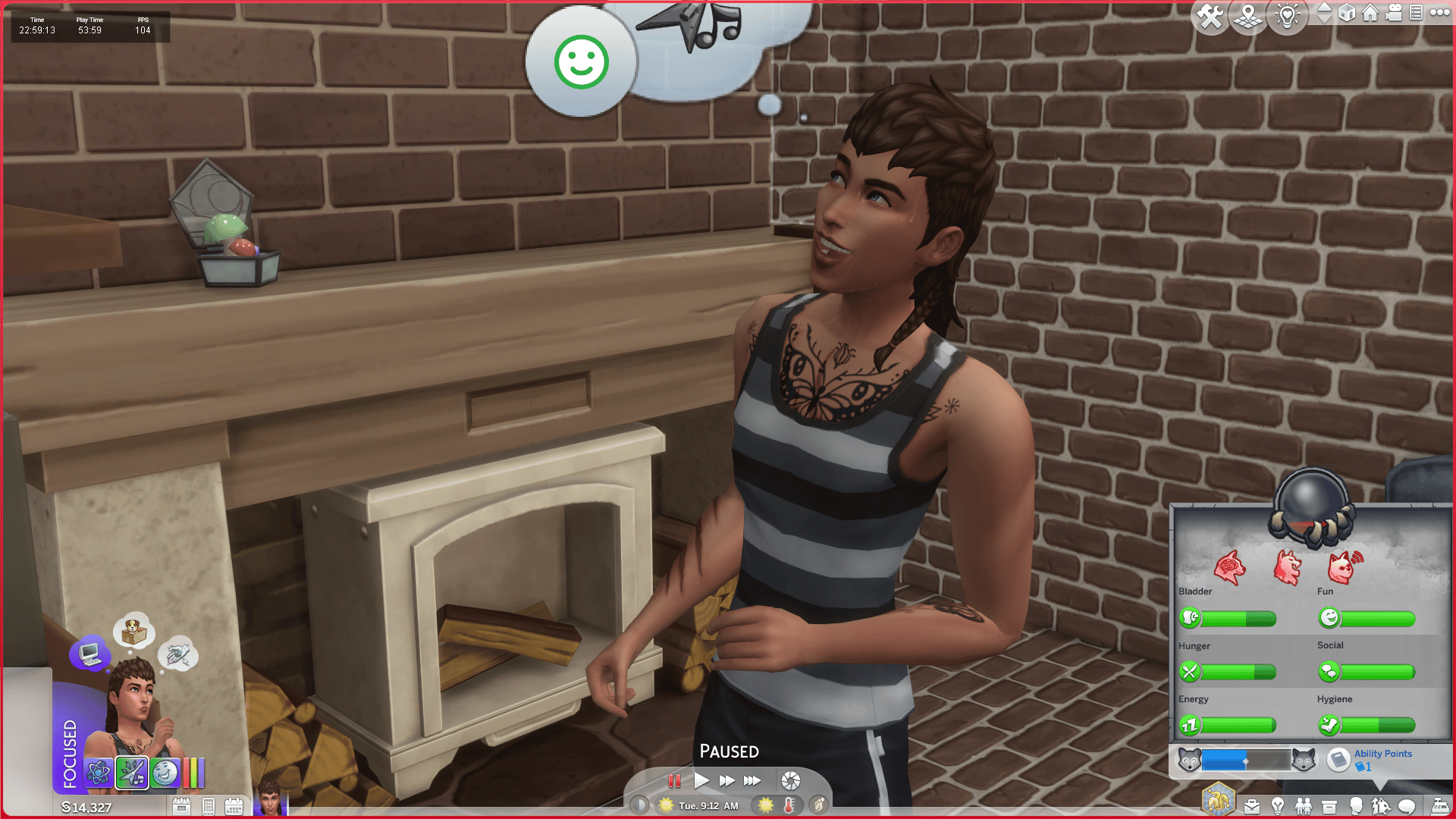Click the red pause button
This screenshot has height=819, width=1456.
pos(674,780)
